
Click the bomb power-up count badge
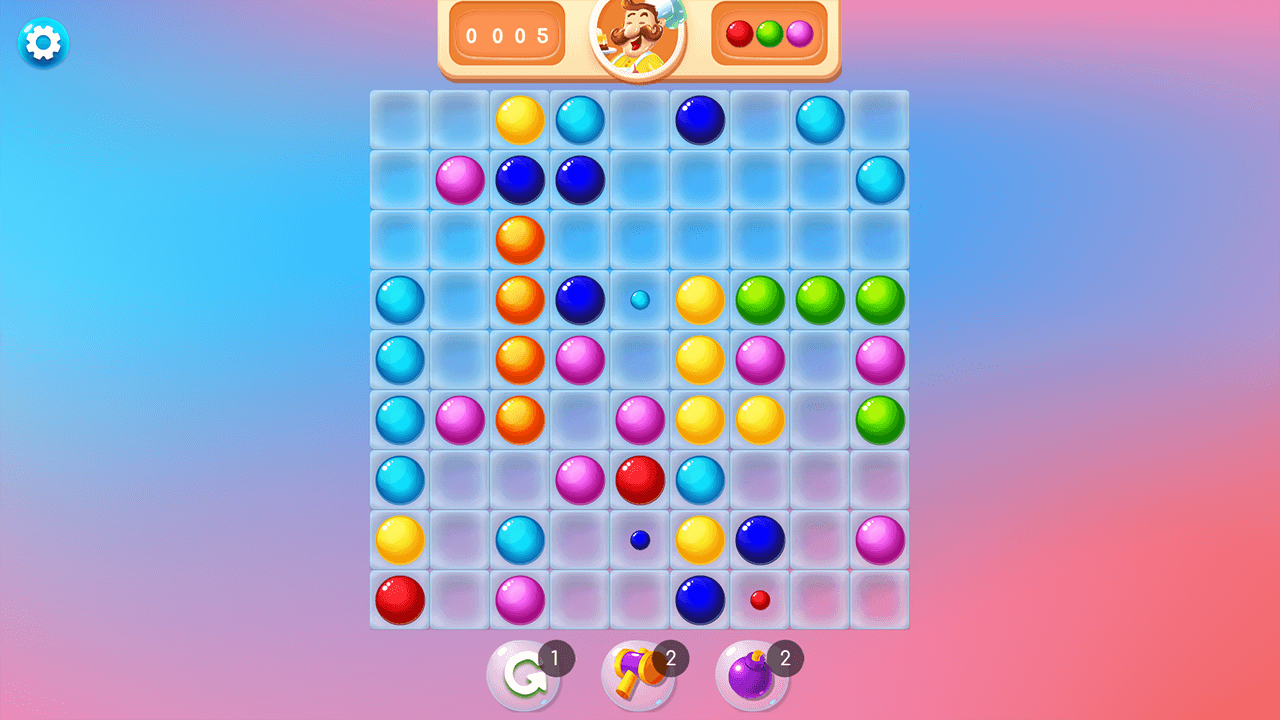786,658
